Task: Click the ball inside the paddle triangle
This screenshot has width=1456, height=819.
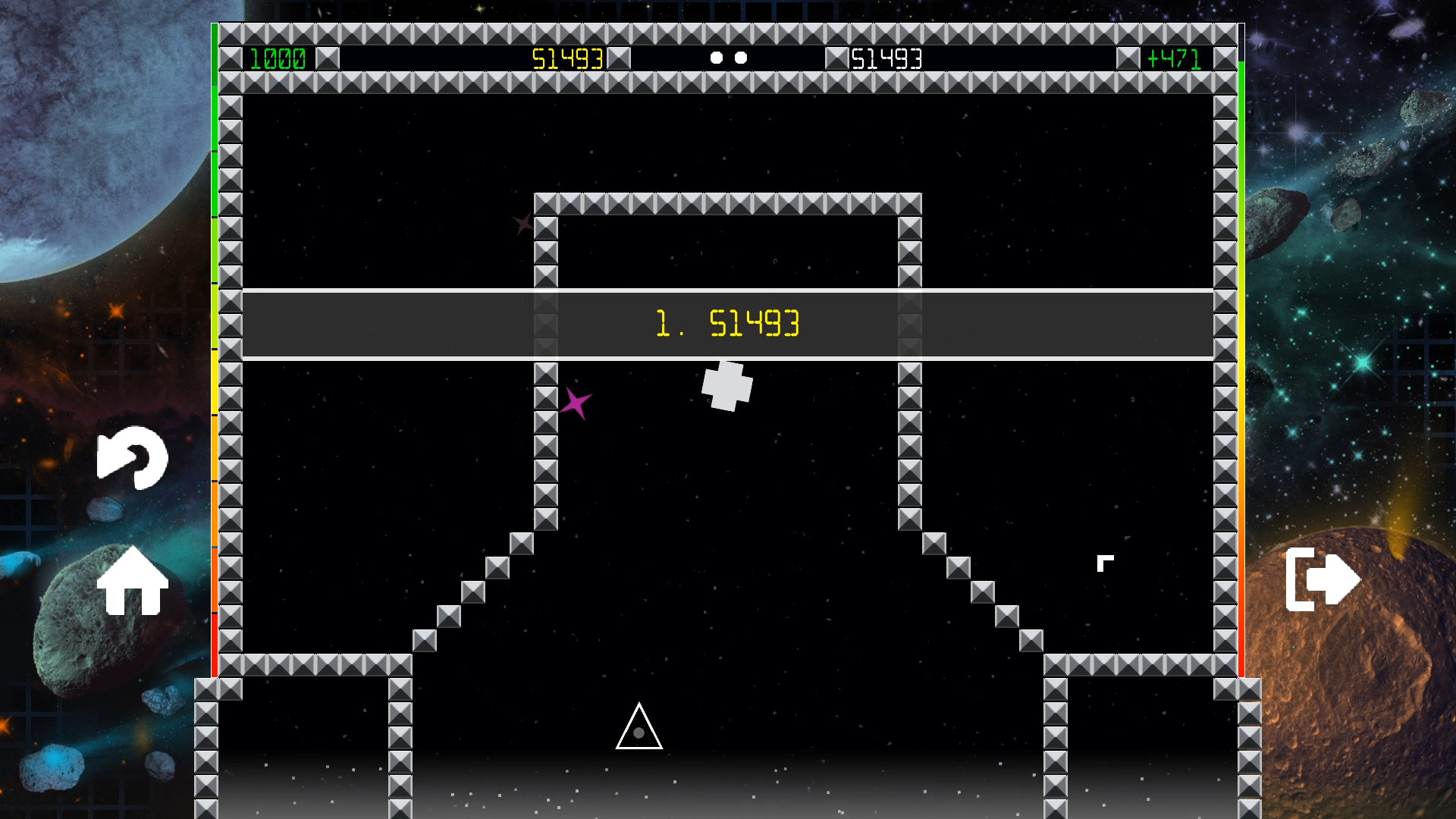Action: coord(638,734)
